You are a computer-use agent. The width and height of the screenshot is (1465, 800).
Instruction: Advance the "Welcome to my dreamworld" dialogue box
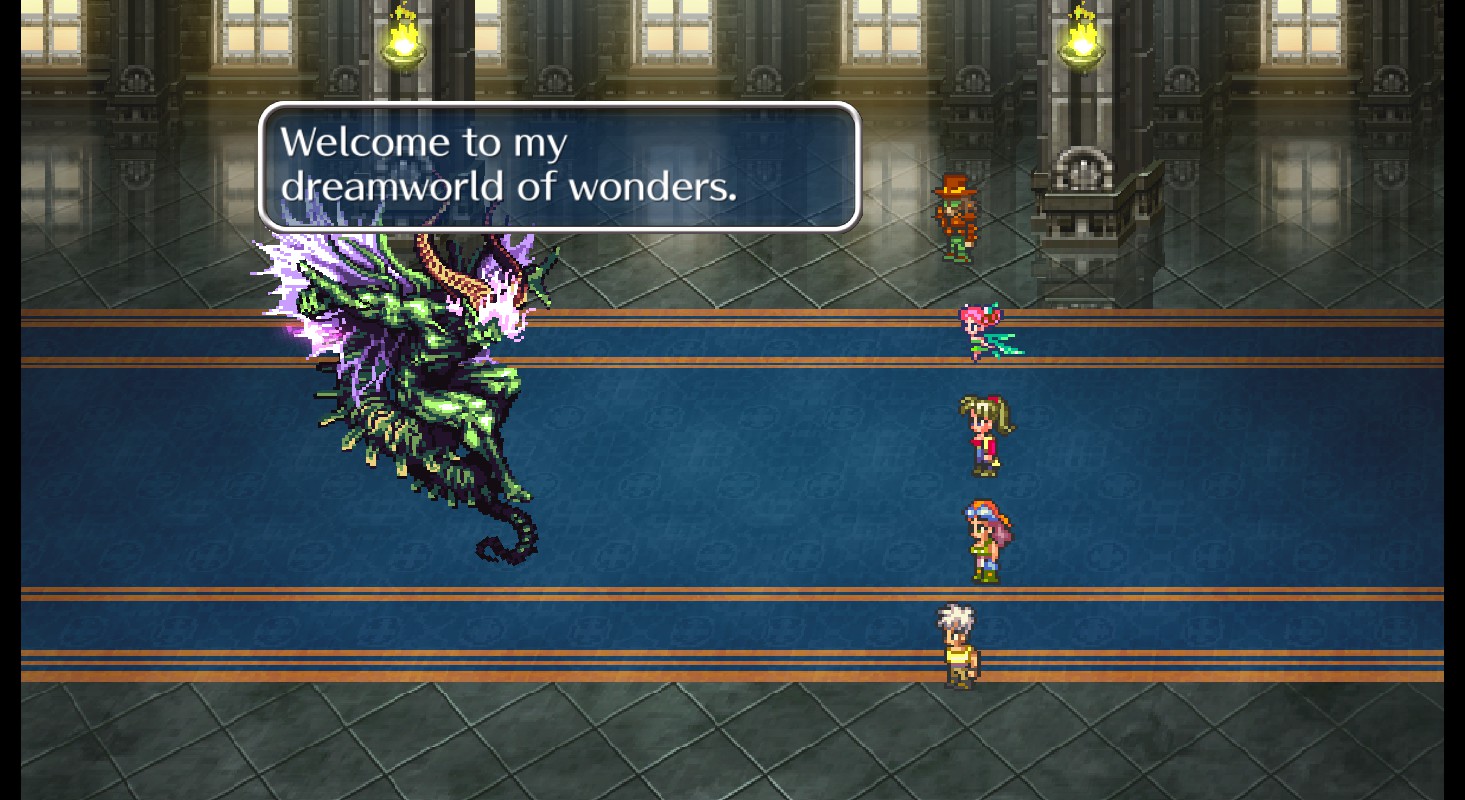559,166
